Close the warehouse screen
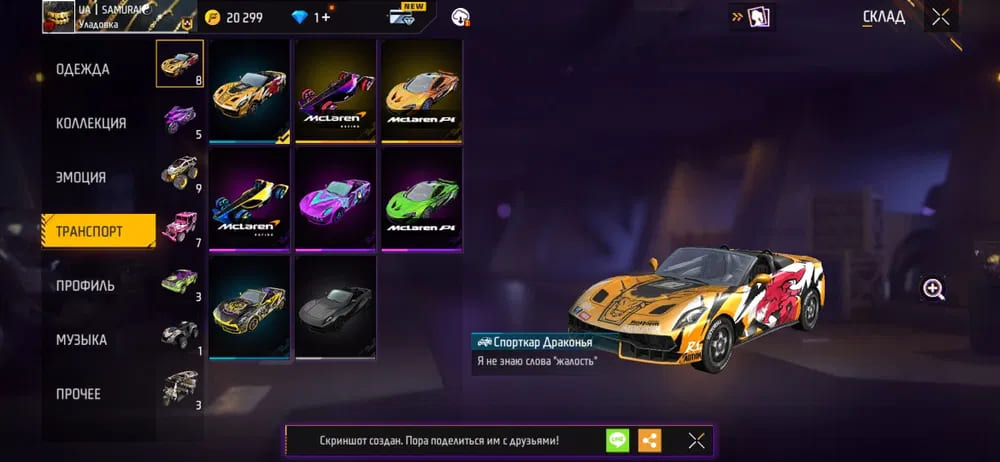The image size is (1000, 462). 941,16
